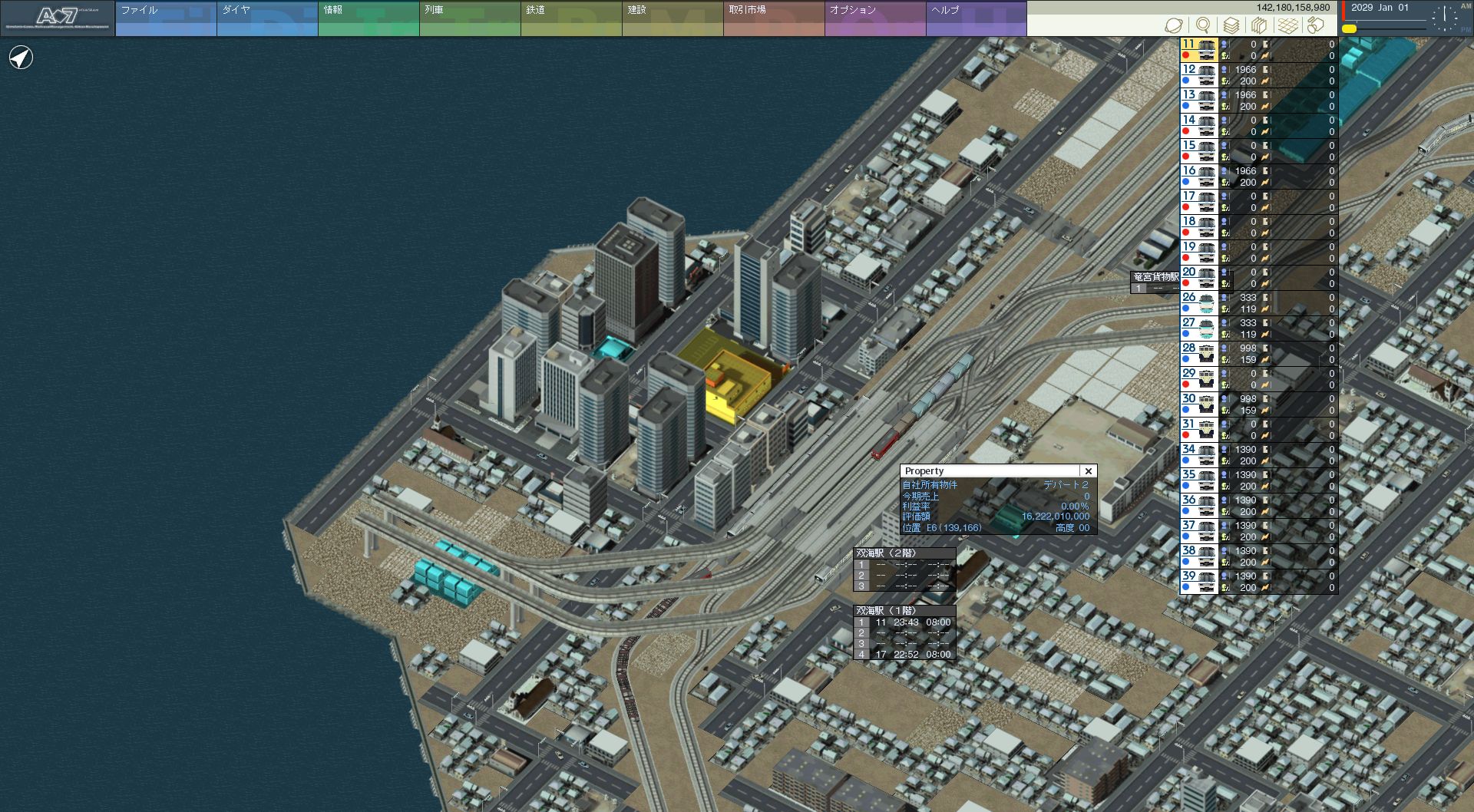Select train number 26 in the list
This screenshot has width=1474, height=812.
1198,303
